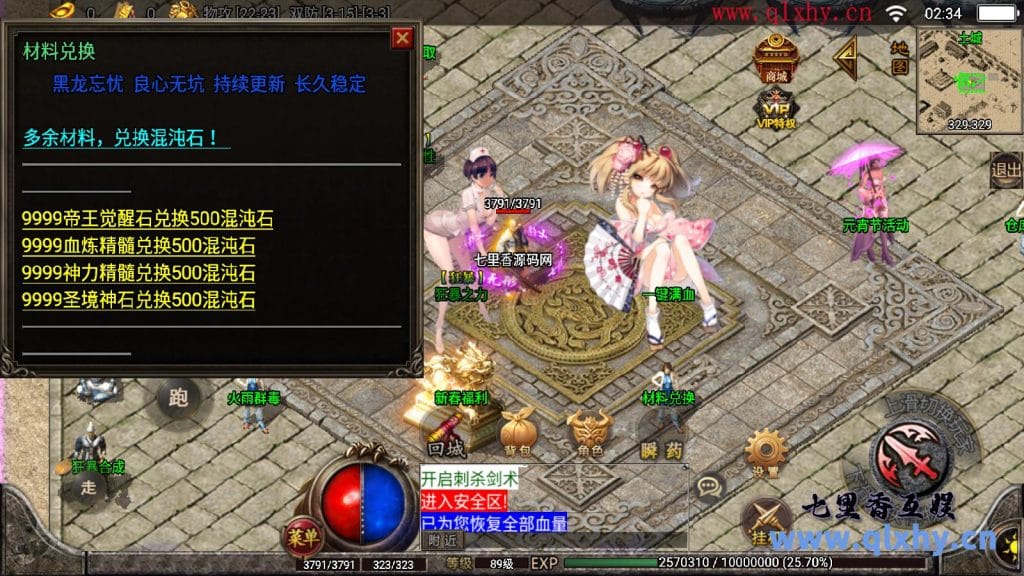
Task: Open the 设置 settings gear
Action: [x=766, y=454]
